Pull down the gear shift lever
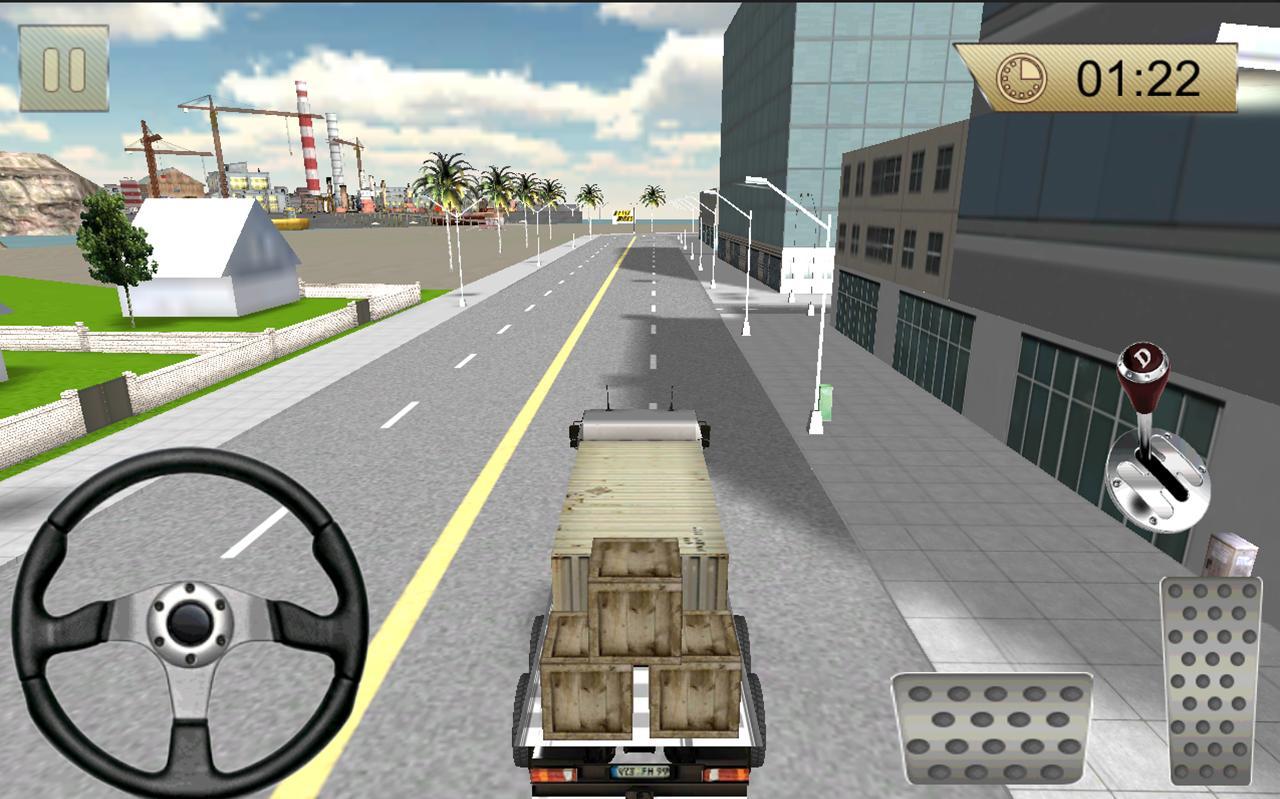Image resolution: width=1280 pixels, height=799 pixels. coord(1148,420)
